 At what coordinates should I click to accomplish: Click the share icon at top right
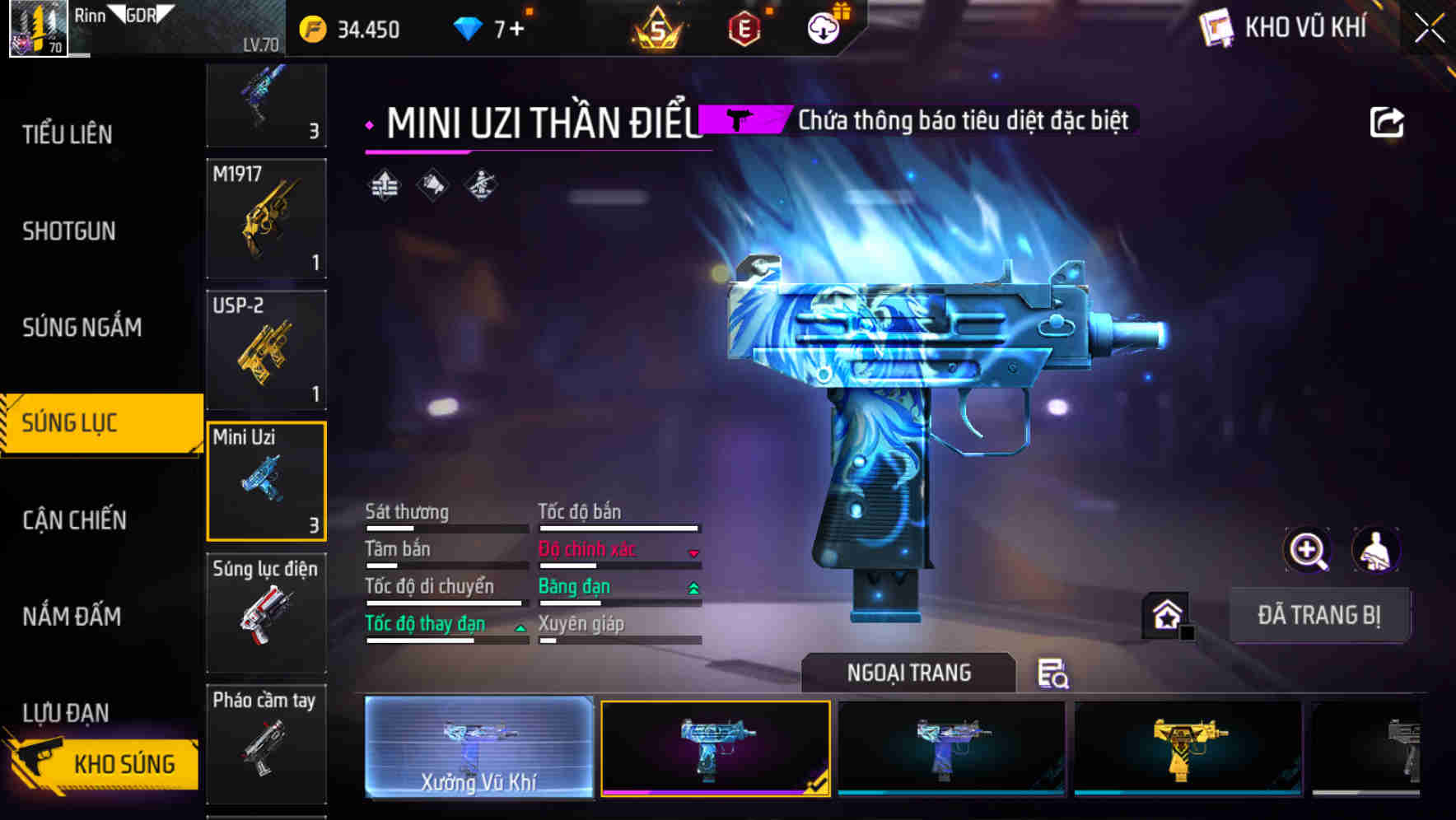(x=1388, y=120)
